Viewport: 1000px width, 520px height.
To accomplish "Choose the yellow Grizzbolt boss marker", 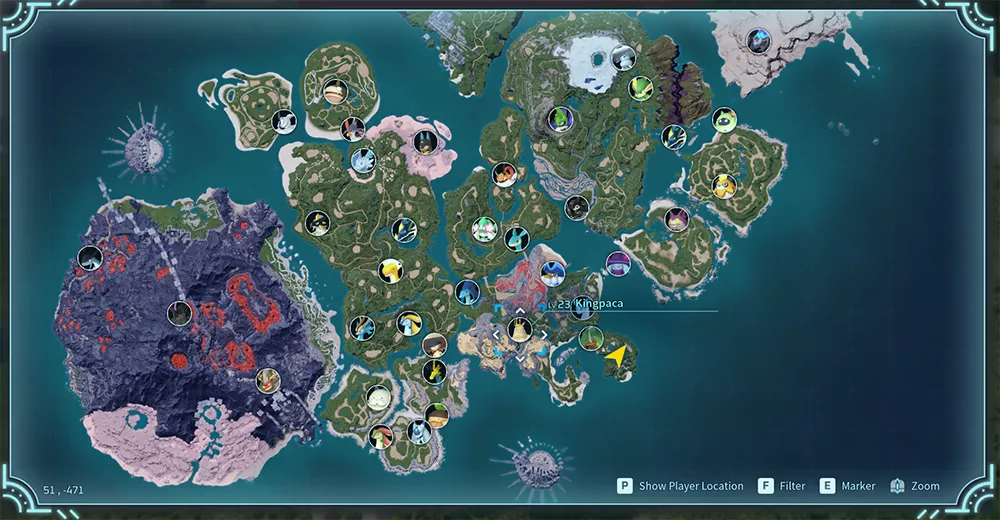I will pyautogui.click(x=723, y=185).
